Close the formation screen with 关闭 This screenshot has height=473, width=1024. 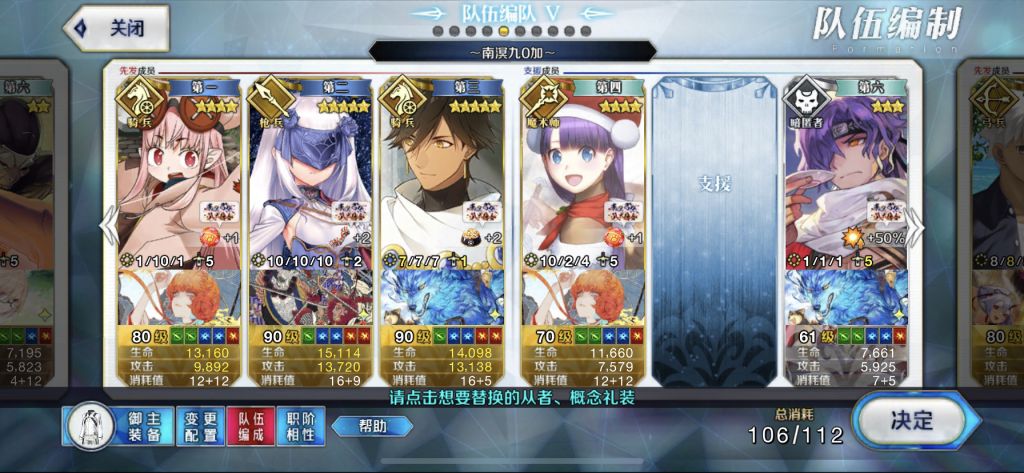pyautogui.click(x=115, y=28)
